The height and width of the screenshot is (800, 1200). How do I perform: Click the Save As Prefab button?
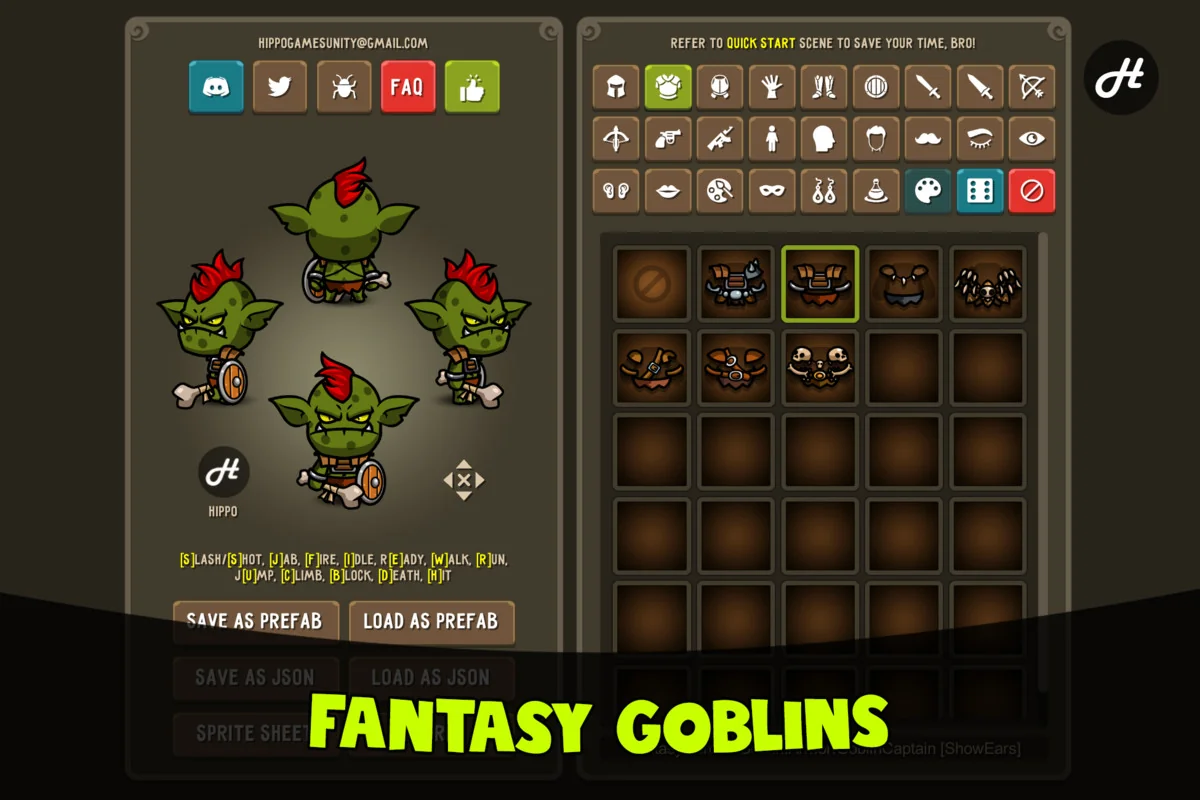pyautogui.click(x=255, y=621)
